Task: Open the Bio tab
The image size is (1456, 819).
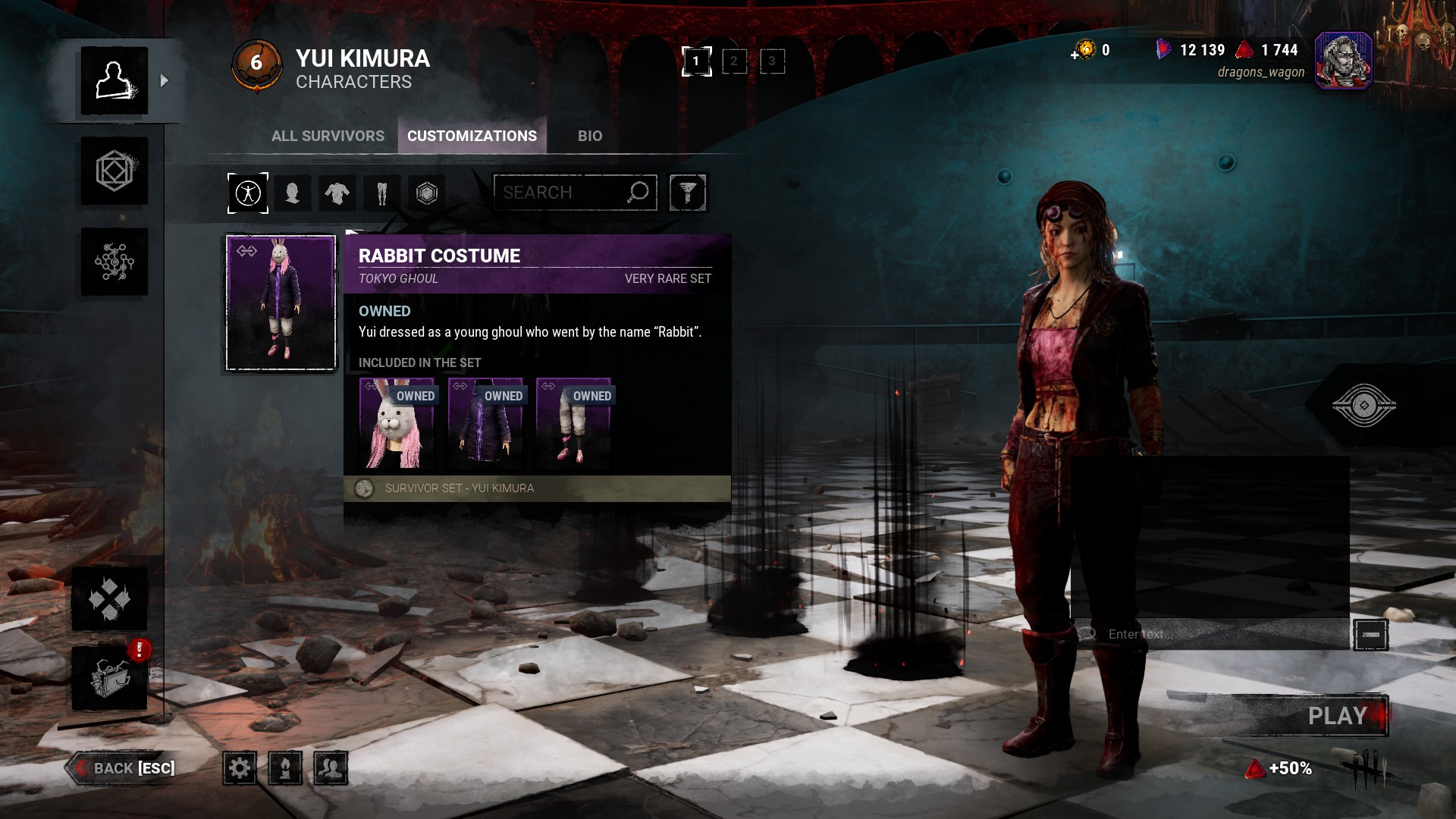Action: click(590, 136)
